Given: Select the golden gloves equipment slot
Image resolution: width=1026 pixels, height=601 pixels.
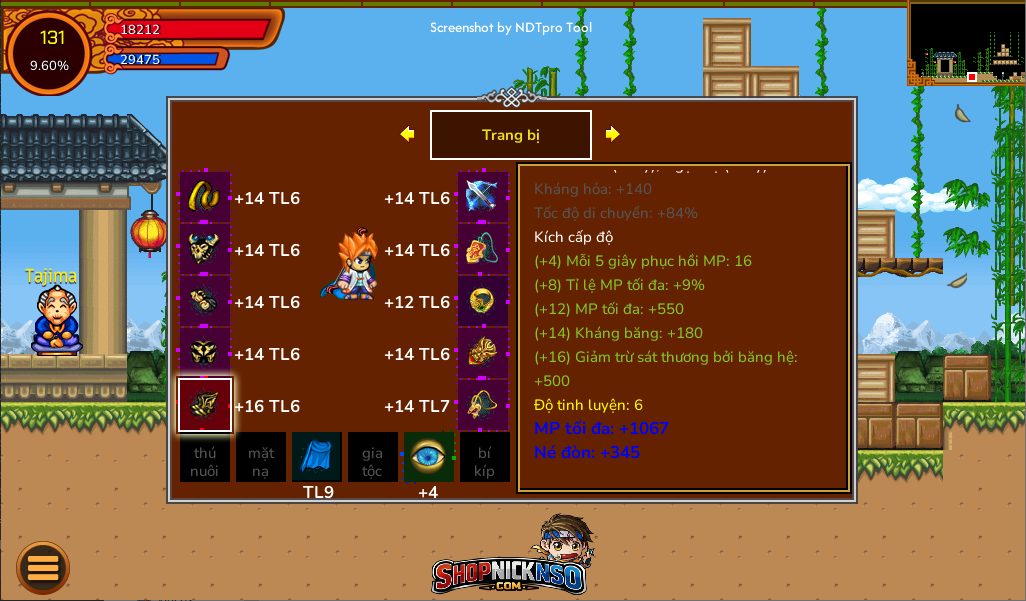Looking at the screenshot, I should (205, 301).
